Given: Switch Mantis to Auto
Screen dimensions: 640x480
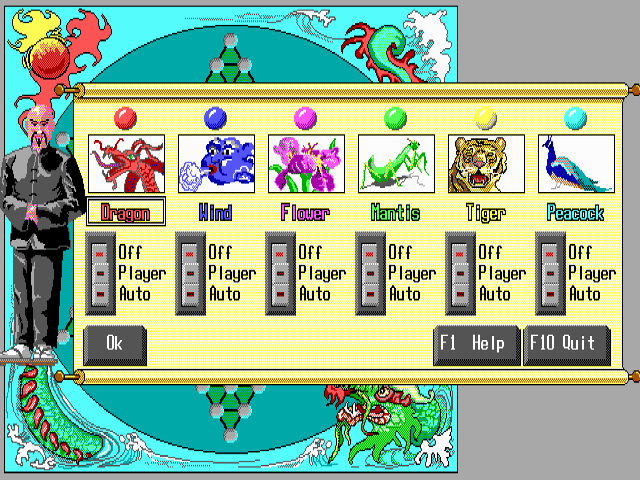Looking at the screenshot, I should [x=370, y=293].
